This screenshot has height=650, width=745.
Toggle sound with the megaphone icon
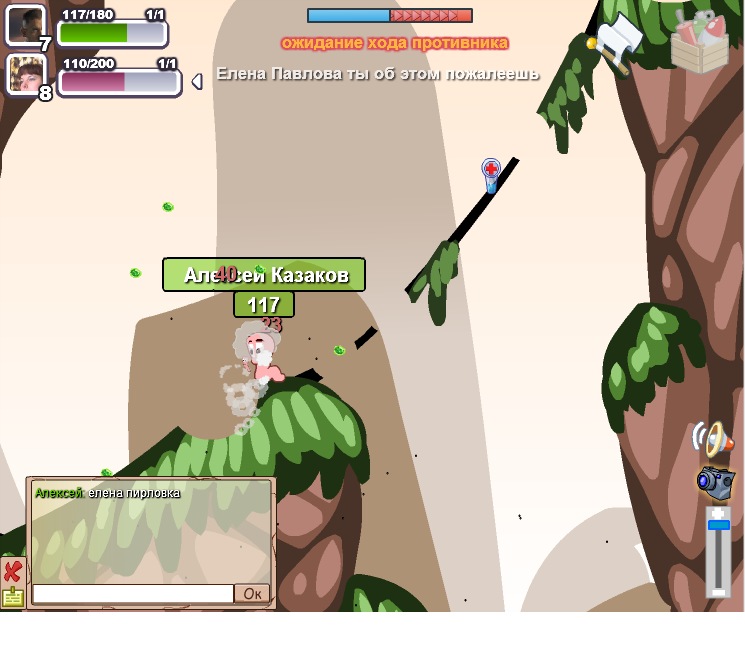[x=713, y=439]
